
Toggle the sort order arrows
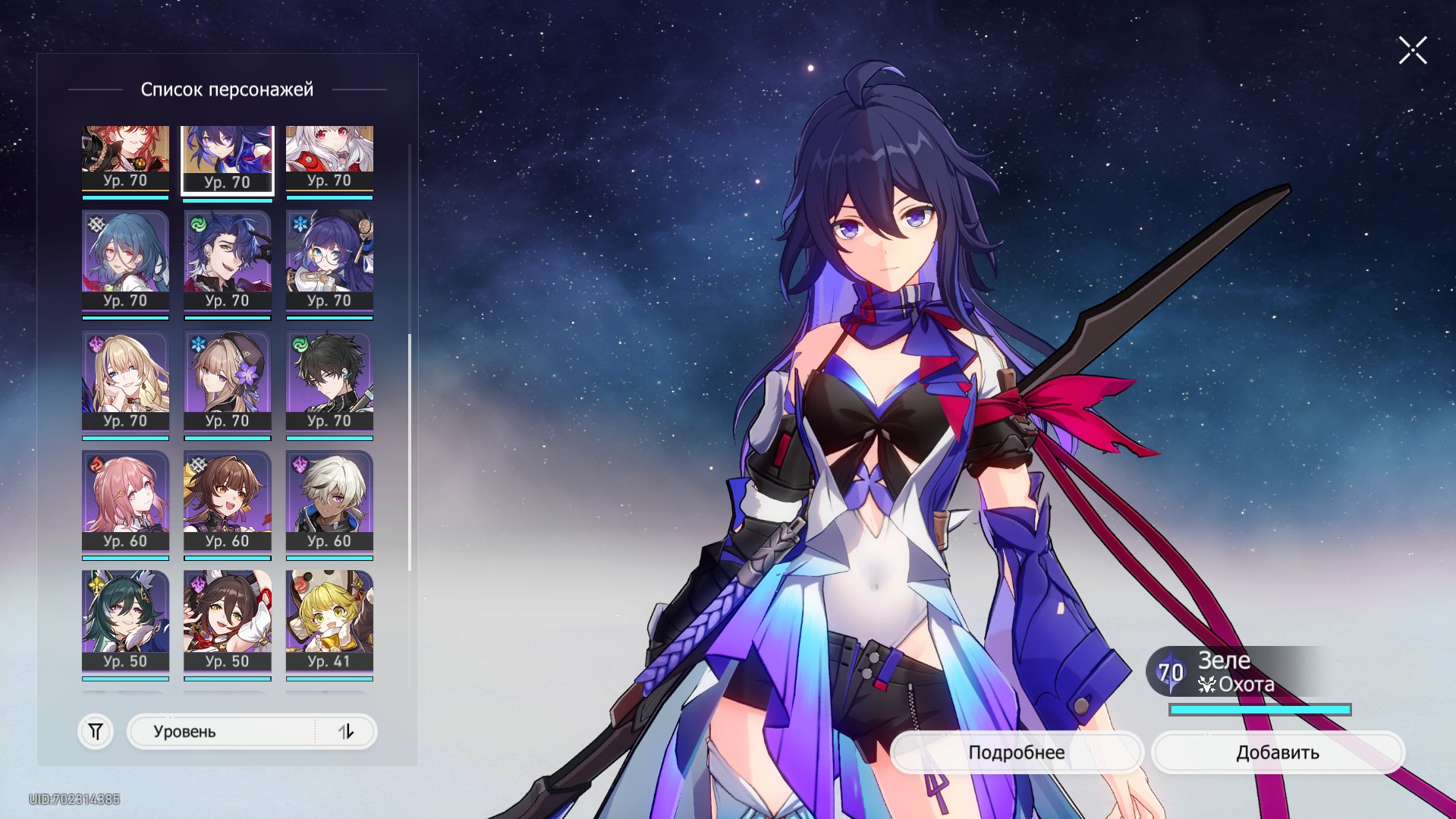coord(346,732)
